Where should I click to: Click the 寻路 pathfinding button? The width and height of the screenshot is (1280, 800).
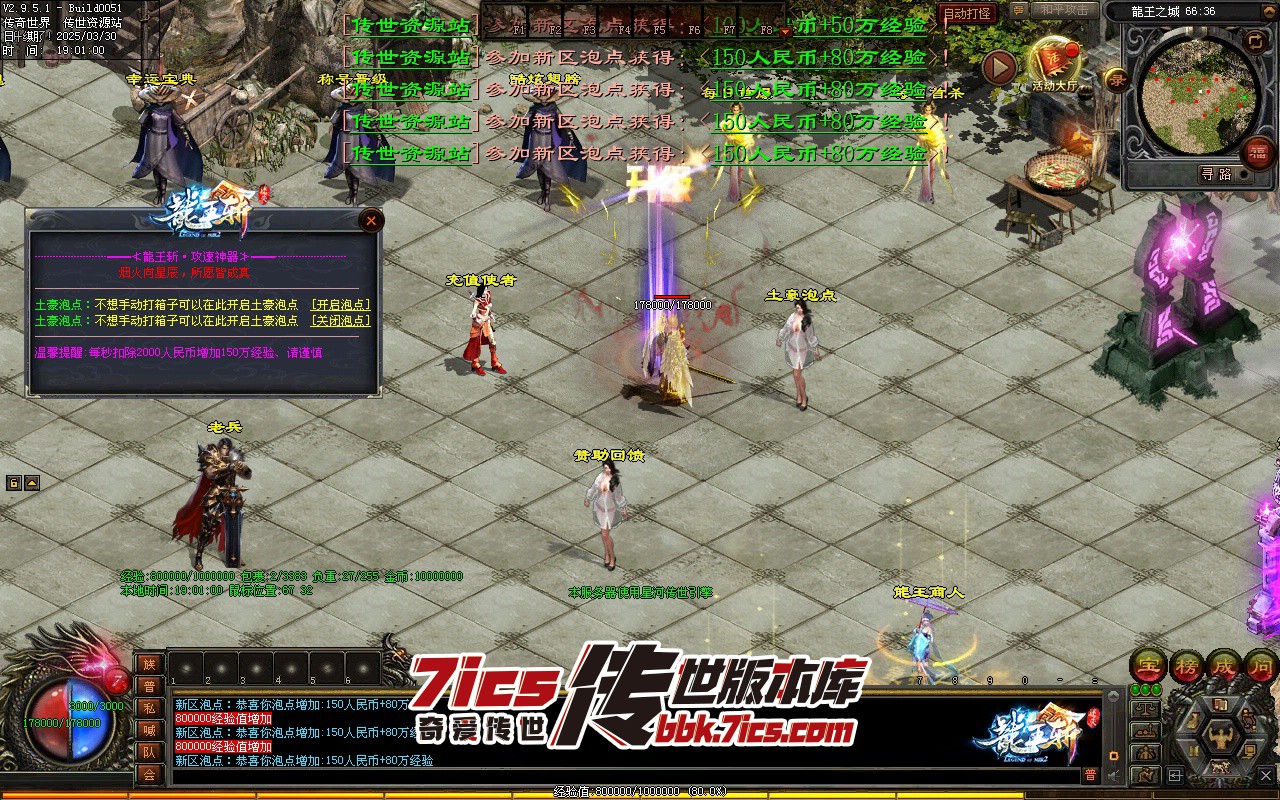point(1216,174)
